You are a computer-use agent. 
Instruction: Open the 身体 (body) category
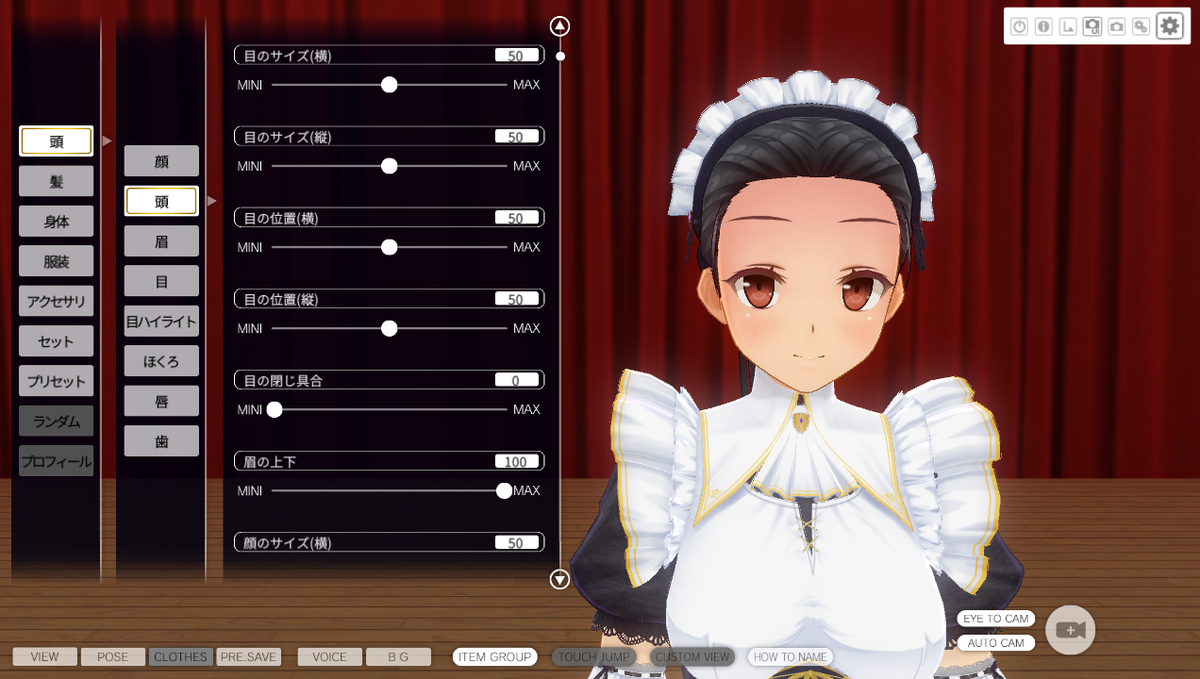tap(56, 221)
